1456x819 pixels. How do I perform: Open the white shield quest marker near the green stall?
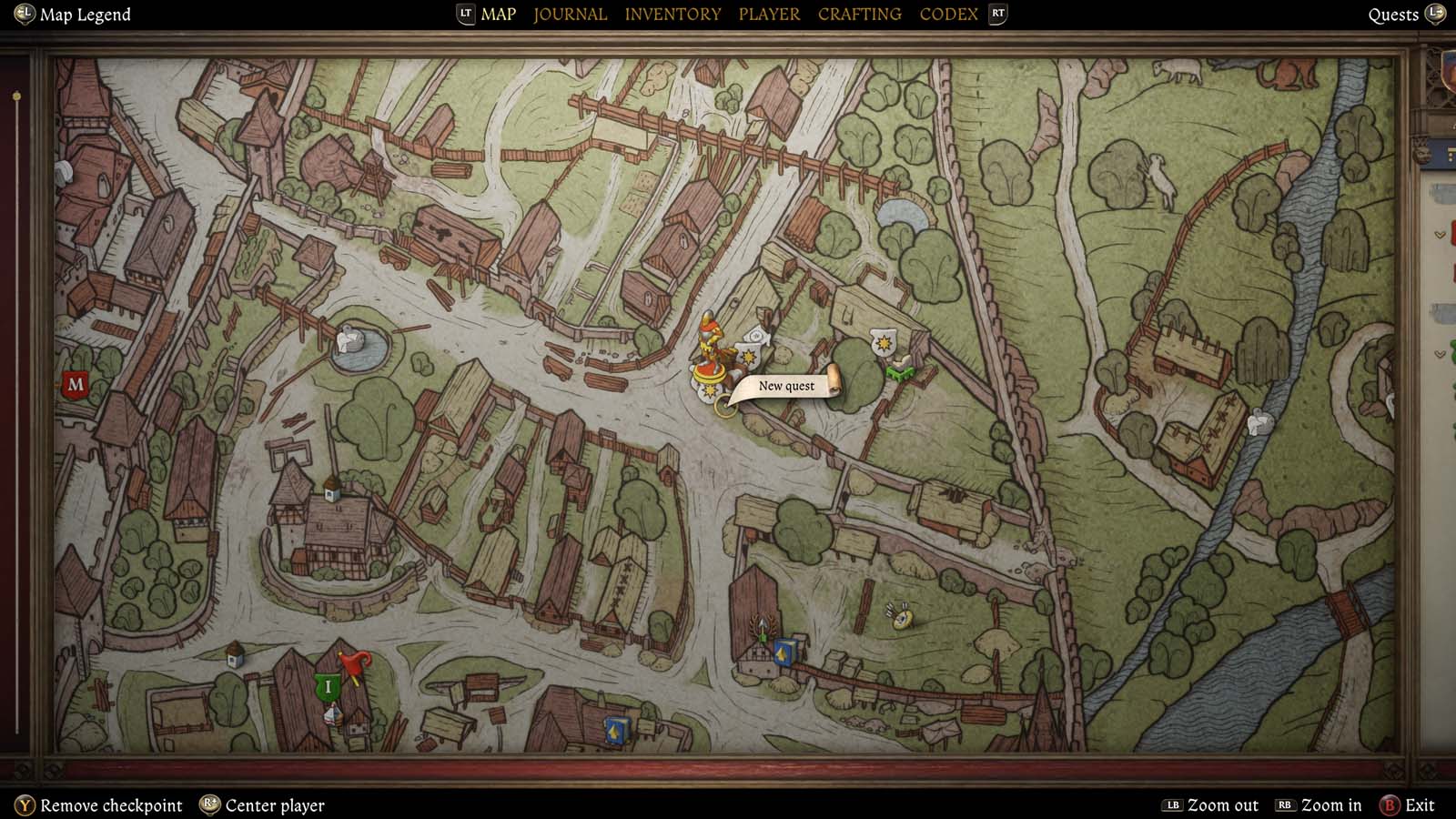coord(883,343)
